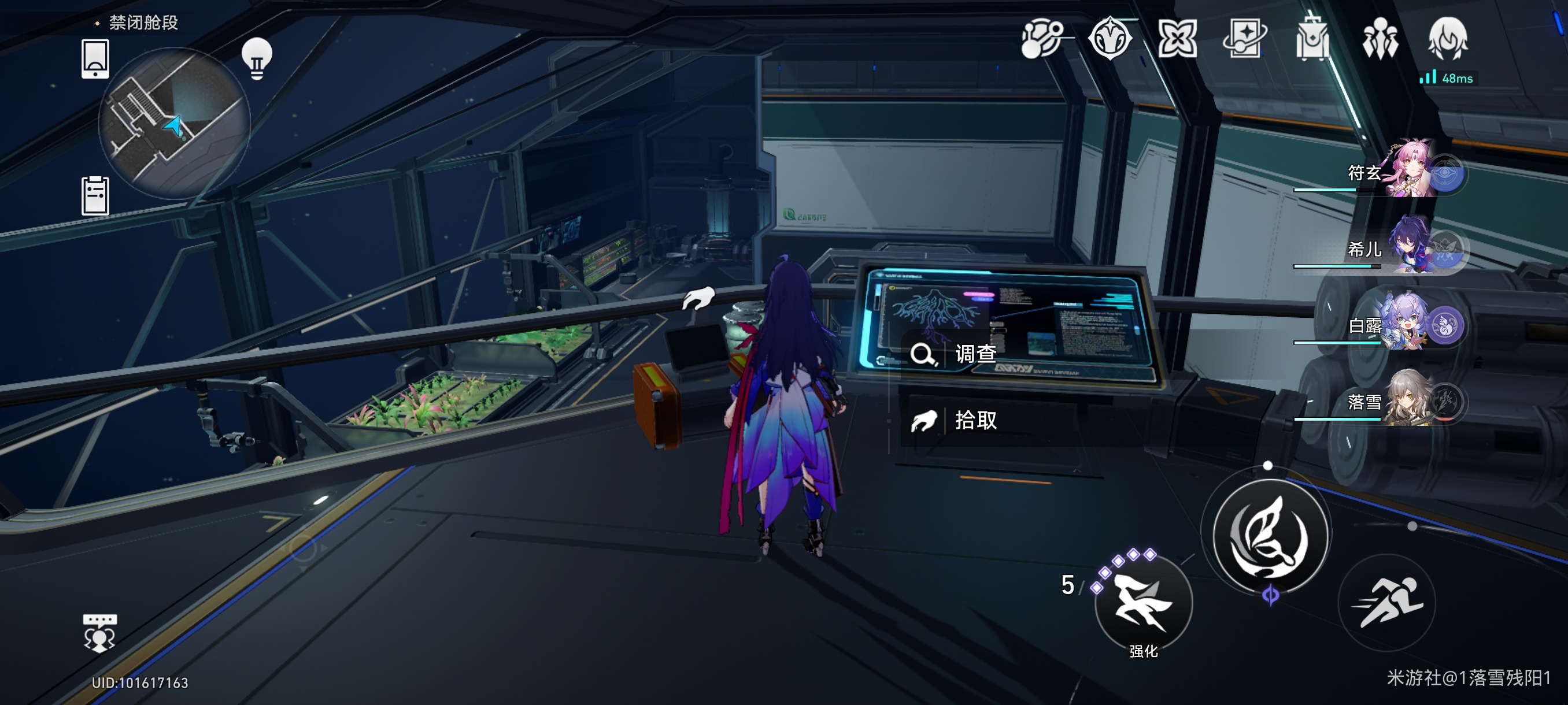The image size is (1568, 705).
Task: Open the character head icon in top bar
Action: [x=1448, y=39]
